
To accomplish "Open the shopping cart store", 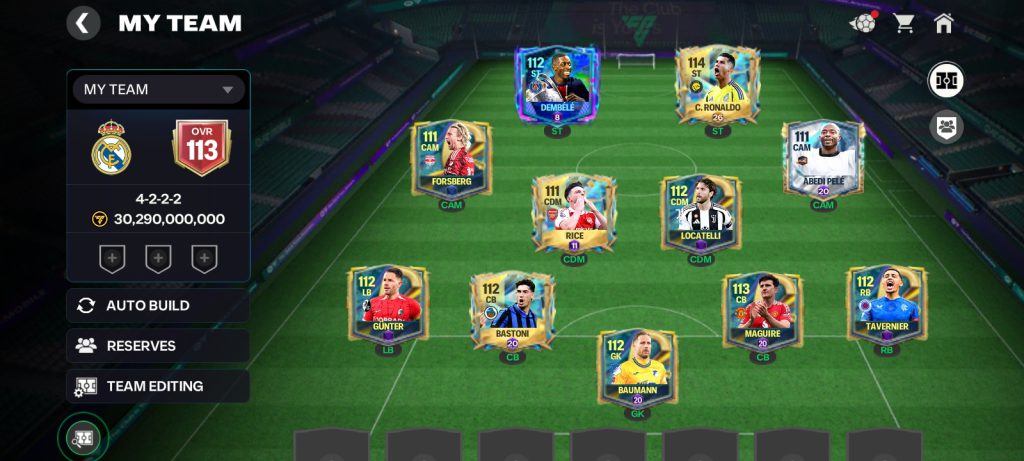I will [x=905, y=23].
